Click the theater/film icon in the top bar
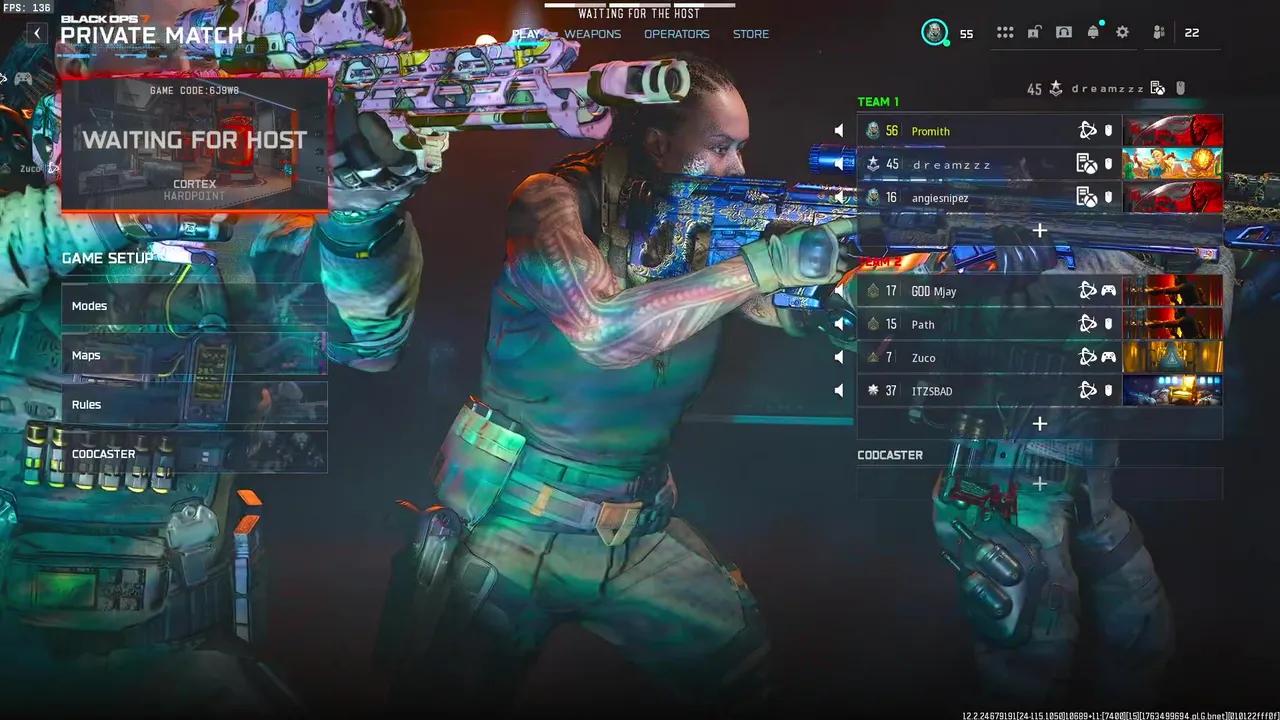Screen dimensions: 1280x720 click(1062, 31)
